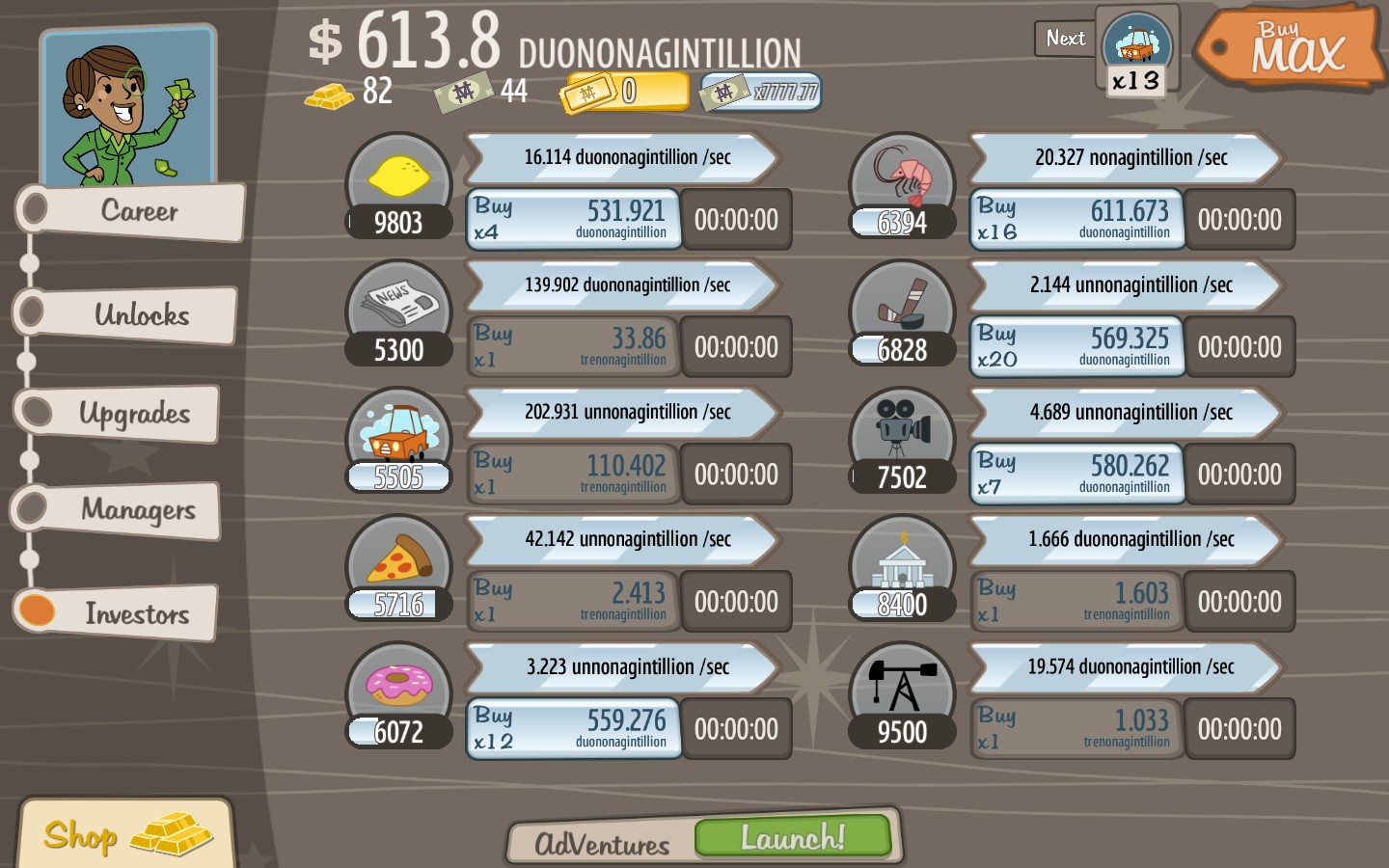Open the Lemonade Stand business icon

pyautogui.click(x=398, y=179)
